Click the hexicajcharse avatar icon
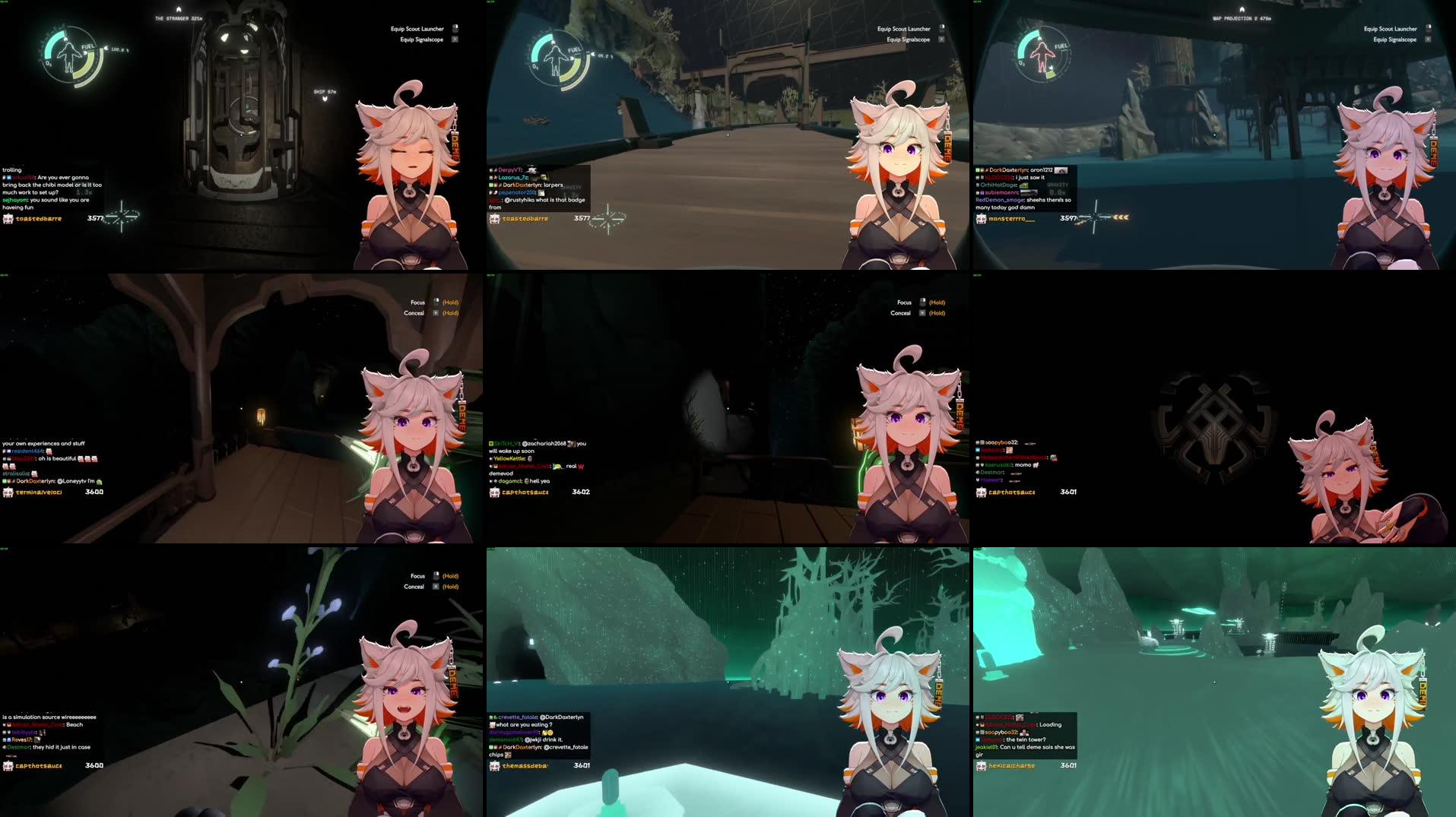The image size is (1456, 817). click(x=982, y=765)
